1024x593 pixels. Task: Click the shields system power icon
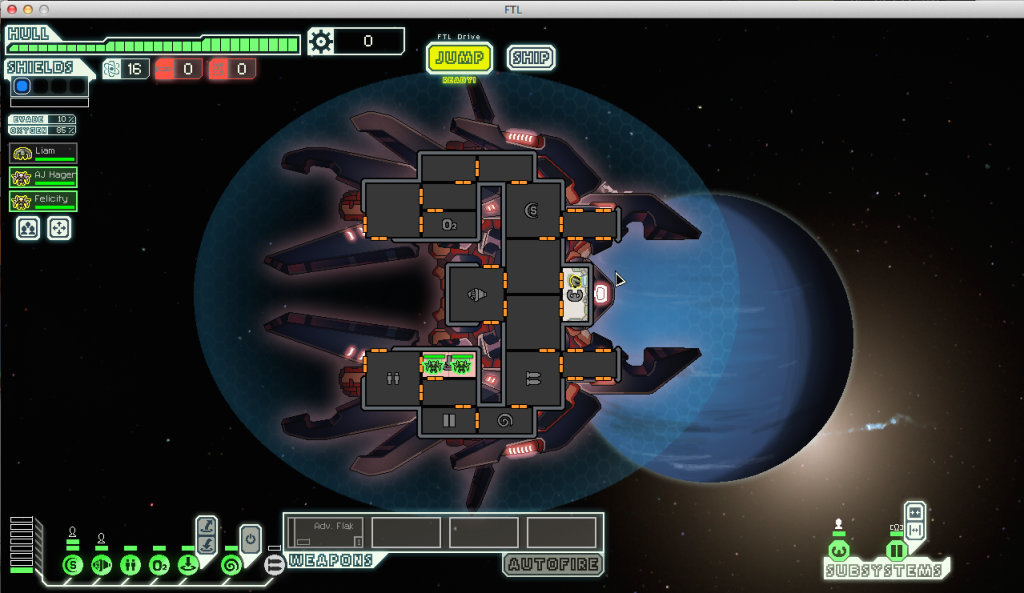tap(71, 565)
